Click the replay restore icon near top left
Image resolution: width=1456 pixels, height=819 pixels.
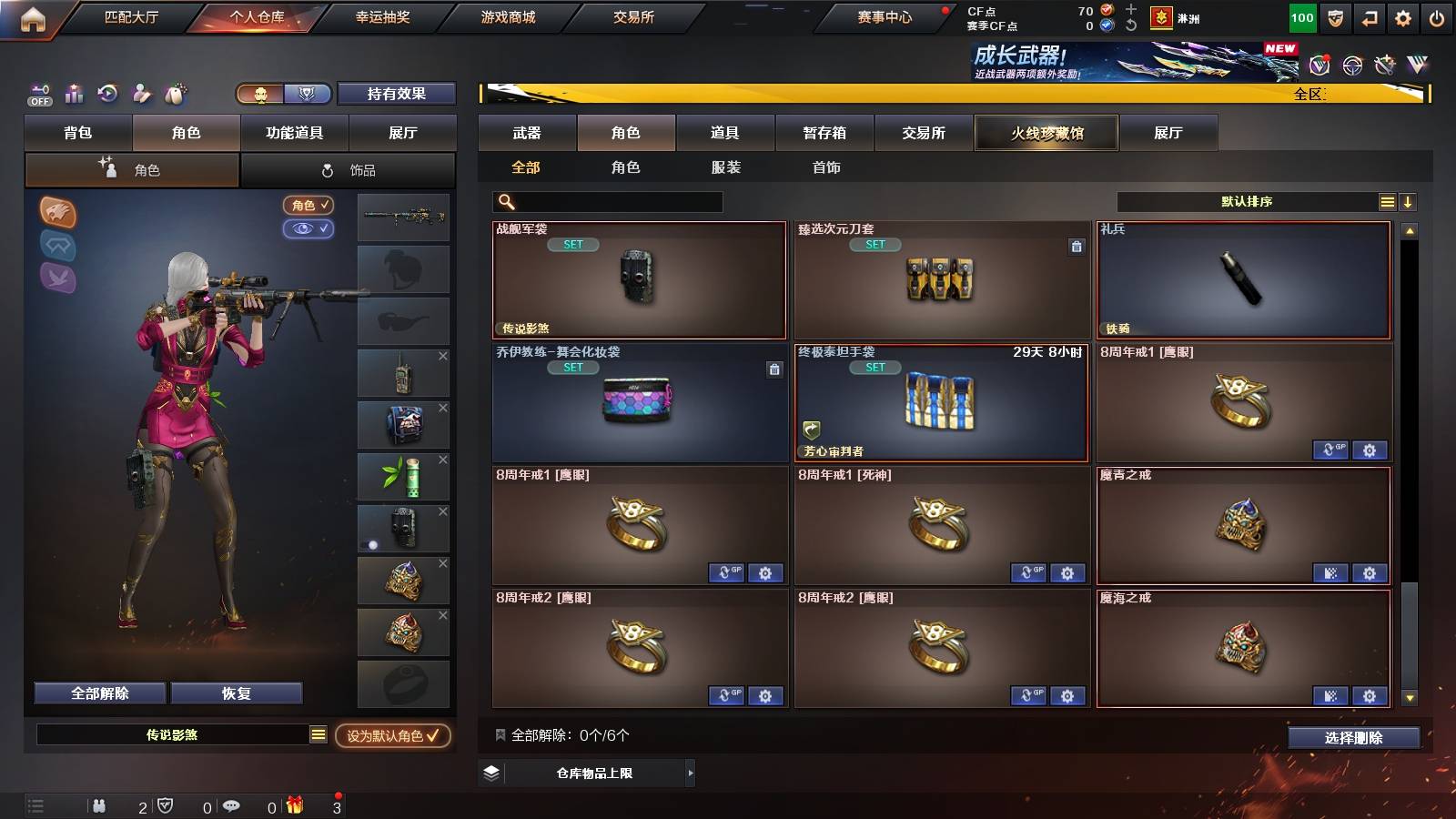(106, 93)
